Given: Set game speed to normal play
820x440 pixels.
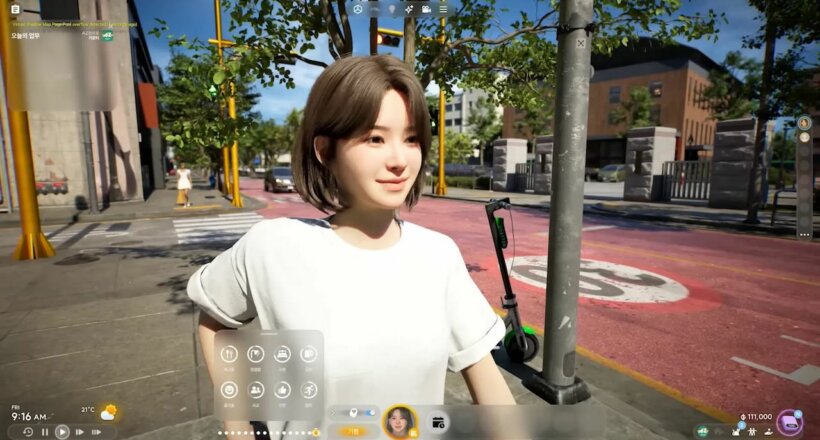Looking at the screenshot, I should [62, 432].
